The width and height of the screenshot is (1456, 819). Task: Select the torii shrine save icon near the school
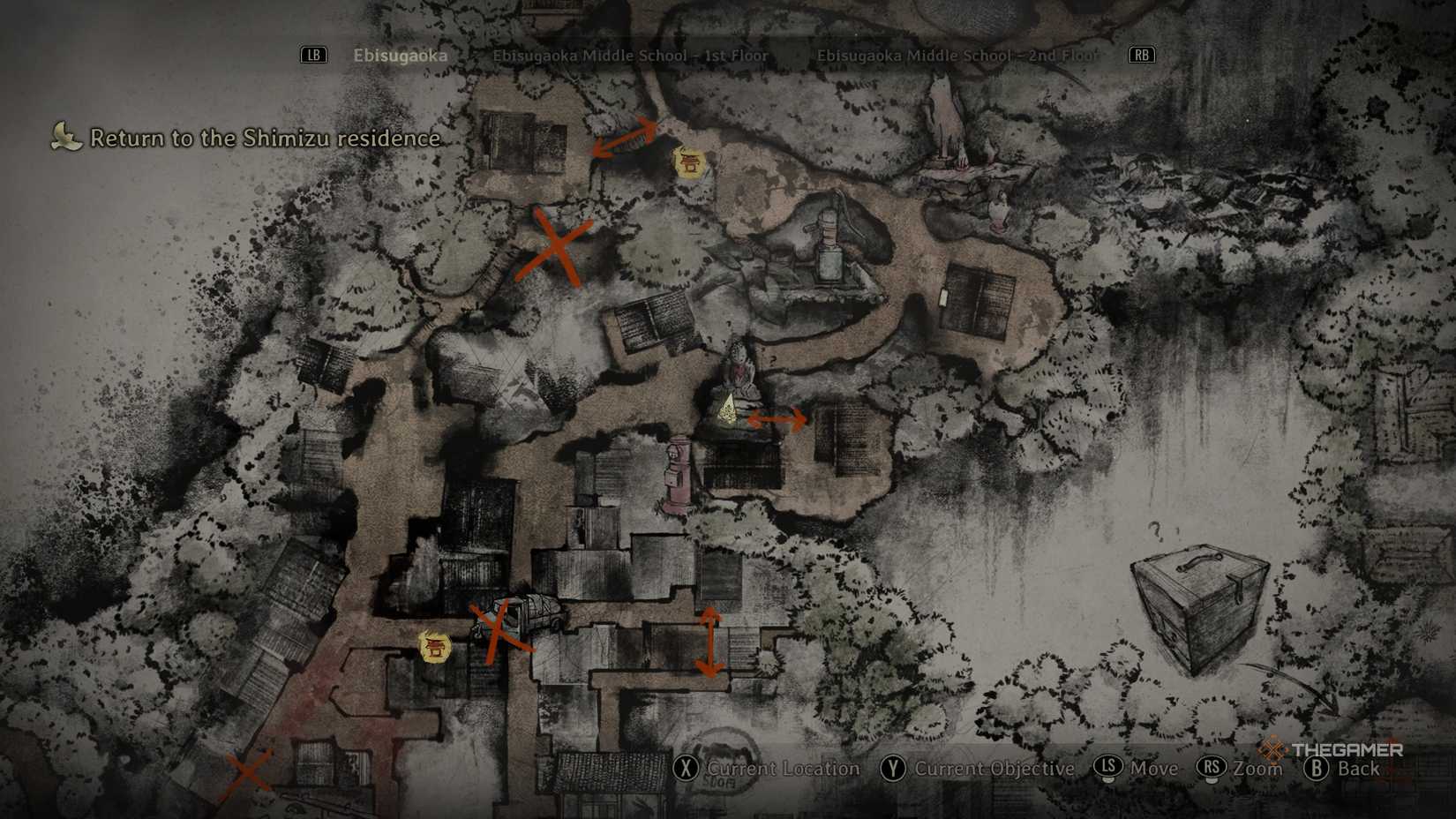click(690, 162)
